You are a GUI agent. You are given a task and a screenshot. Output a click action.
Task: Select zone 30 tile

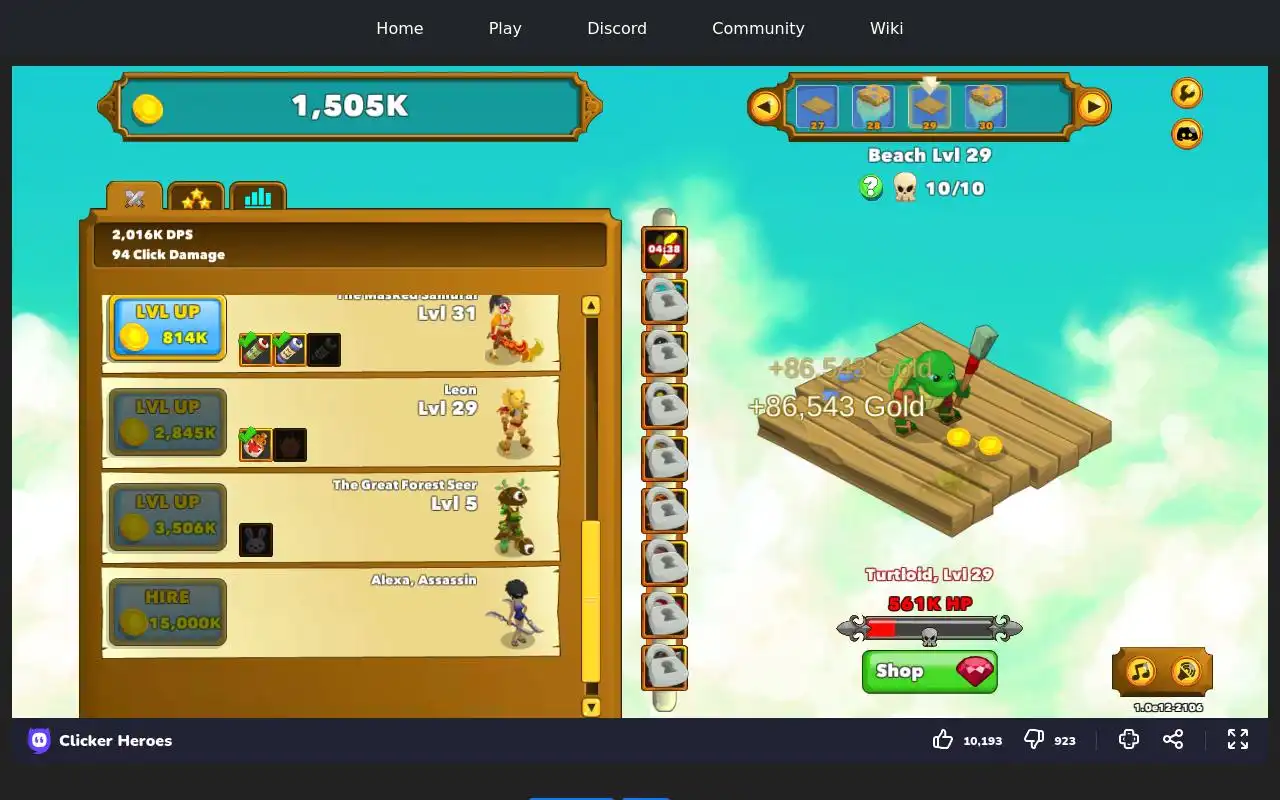tap(986, 107)
